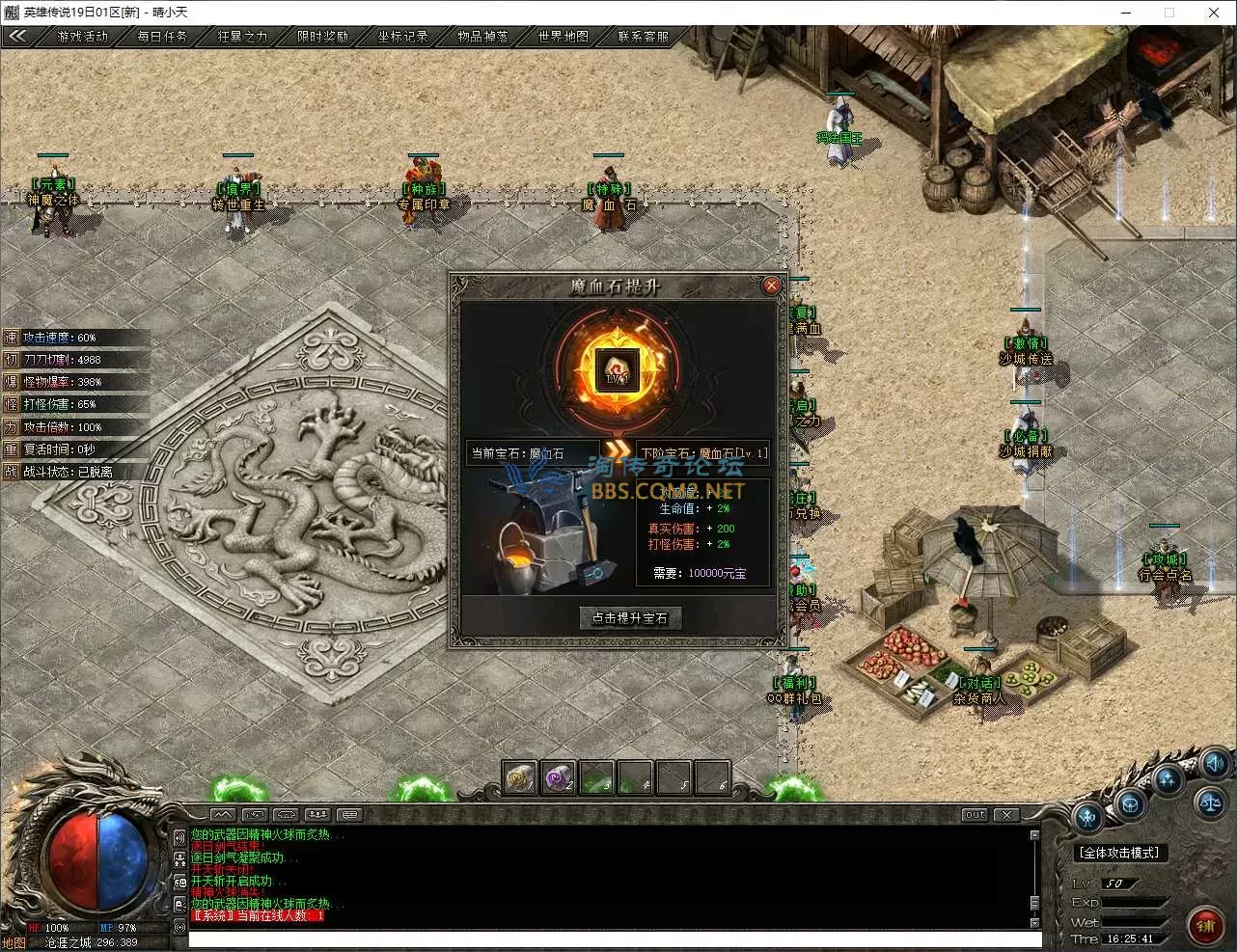Open the 地图 map button beside coordinates
Image resolution: width=1237 pixels, height=952 pixels.
click(14, 942)
